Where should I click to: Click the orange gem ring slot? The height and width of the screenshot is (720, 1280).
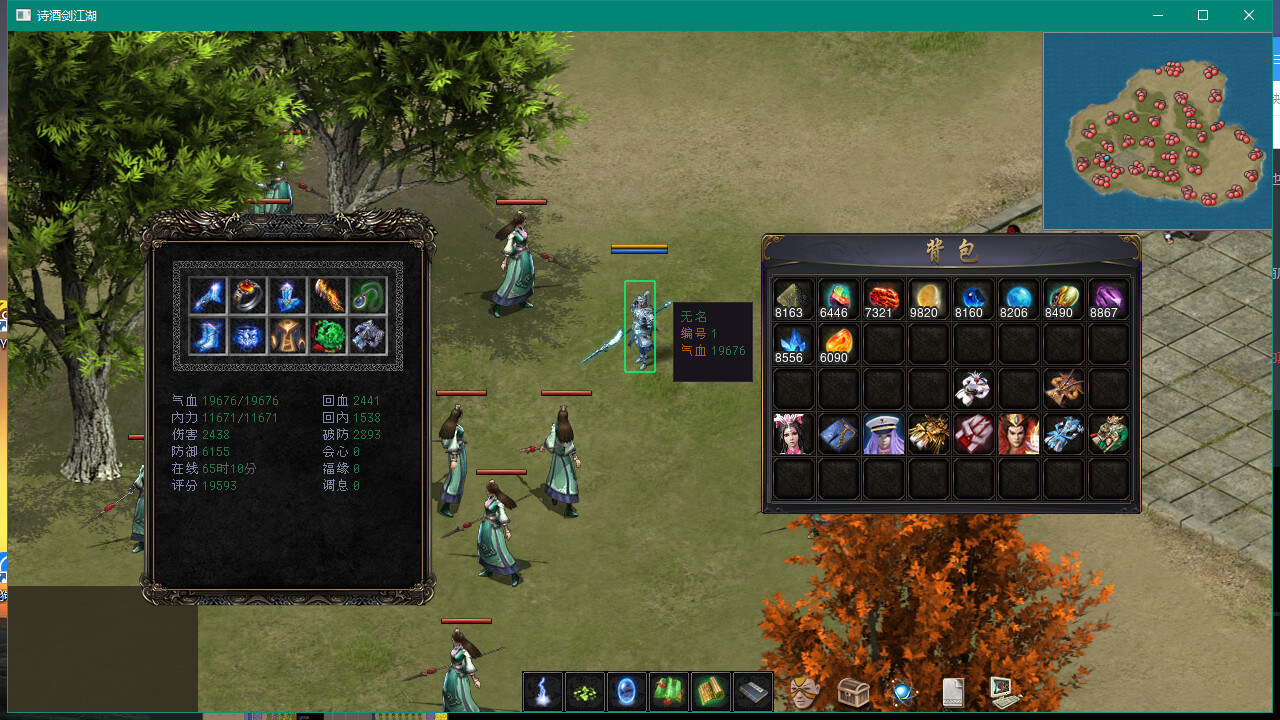[248, 295]
